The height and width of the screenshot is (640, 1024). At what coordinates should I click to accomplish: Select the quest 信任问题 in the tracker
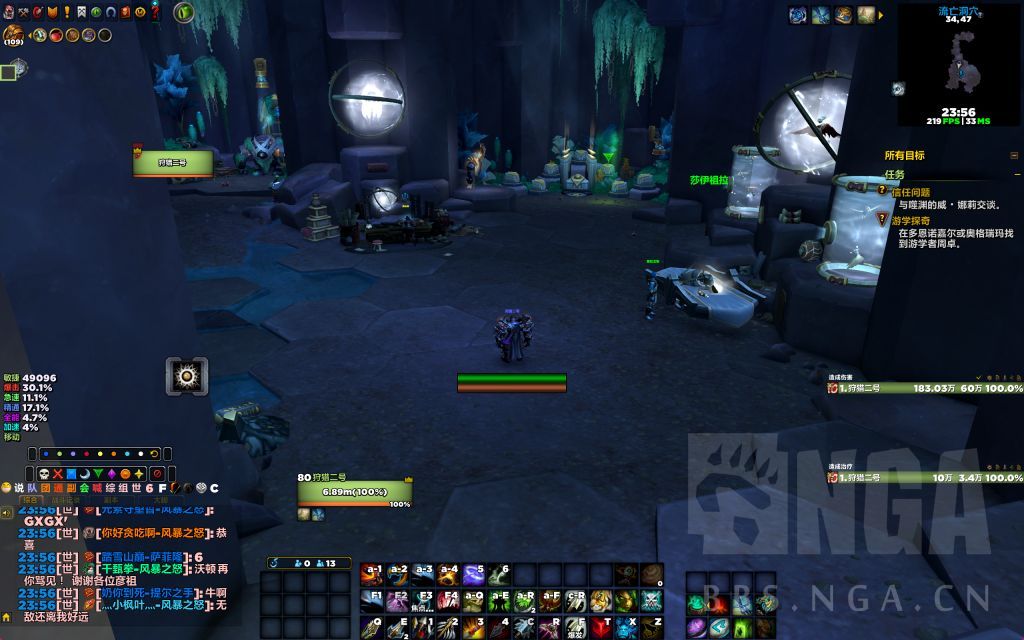910,192
